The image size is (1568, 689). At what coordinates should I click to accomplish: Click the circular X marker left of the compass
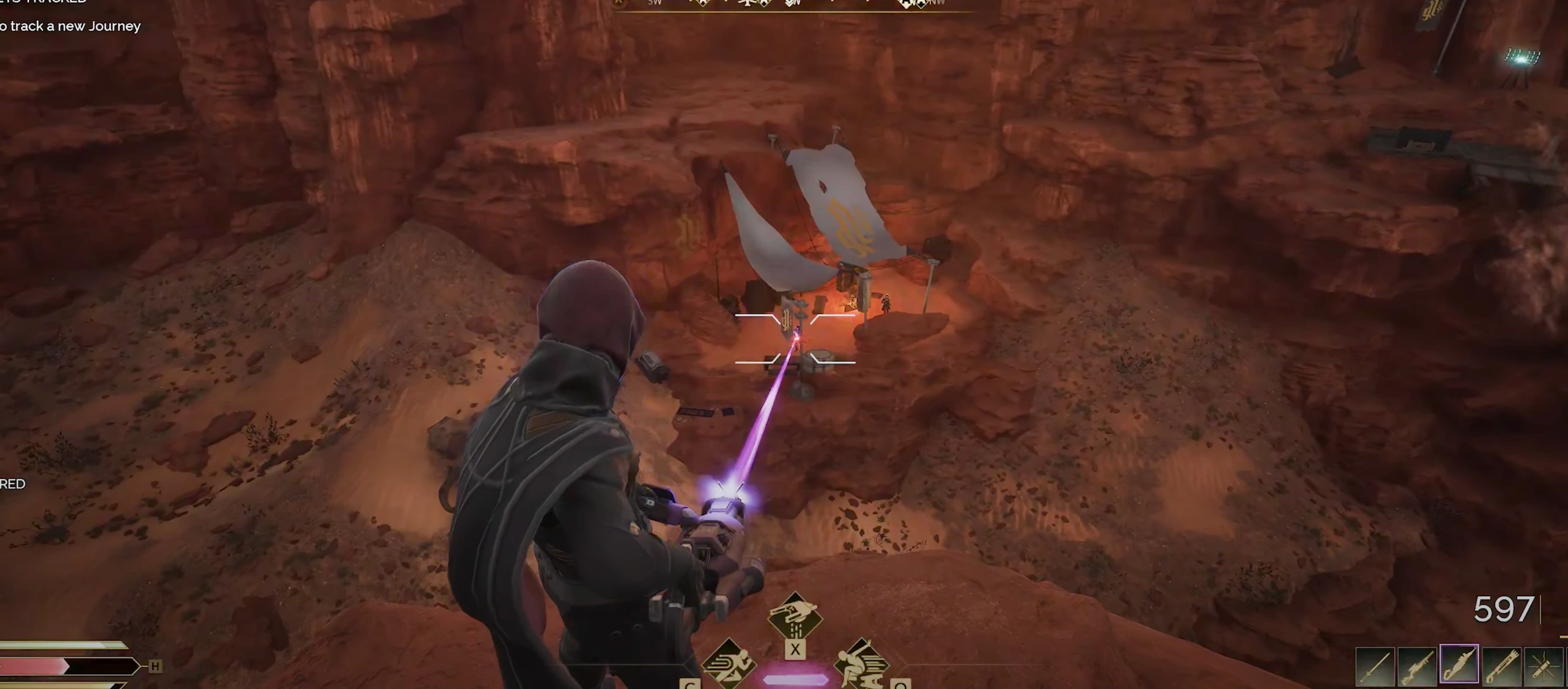coord(617,3)
